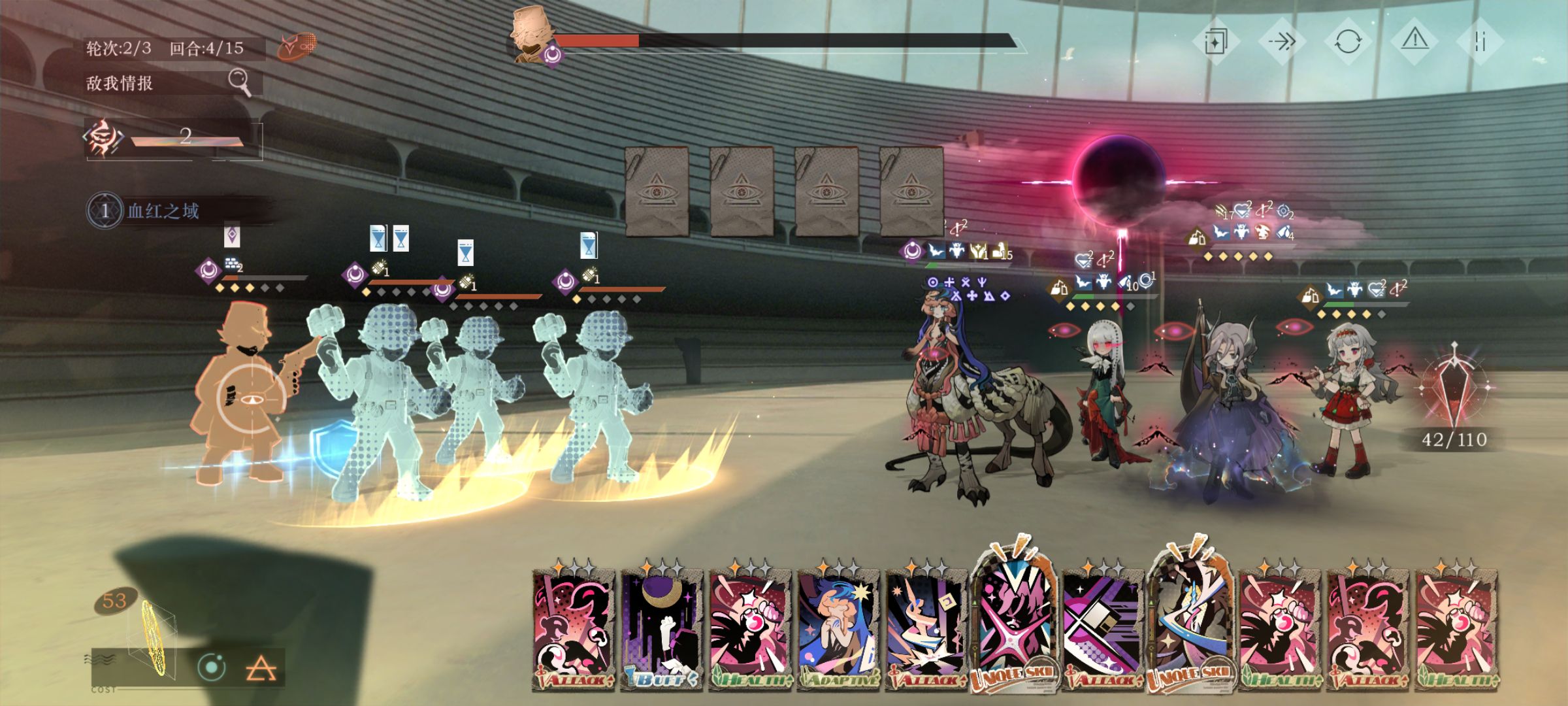
Task: Click the double-arrow speed-up icon
Action: (x=1282, y=42)
